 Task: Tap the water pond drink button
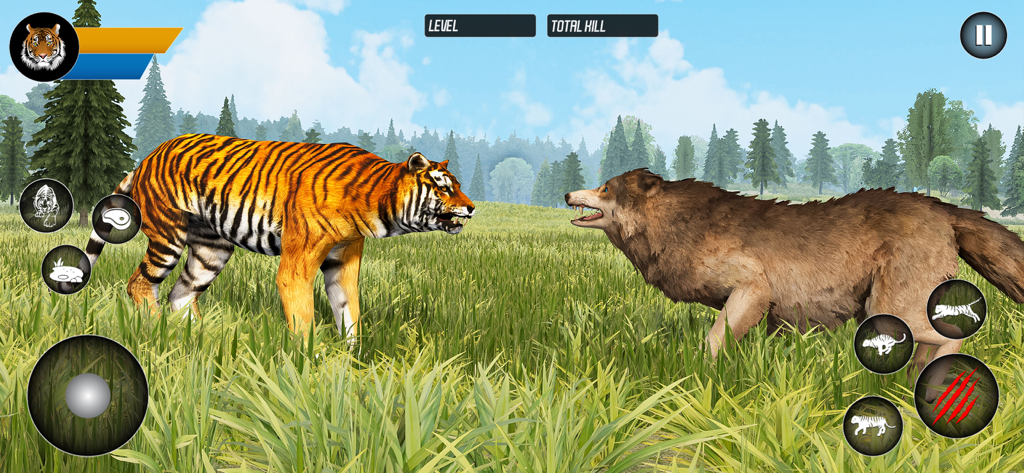(x=66, y=269)
